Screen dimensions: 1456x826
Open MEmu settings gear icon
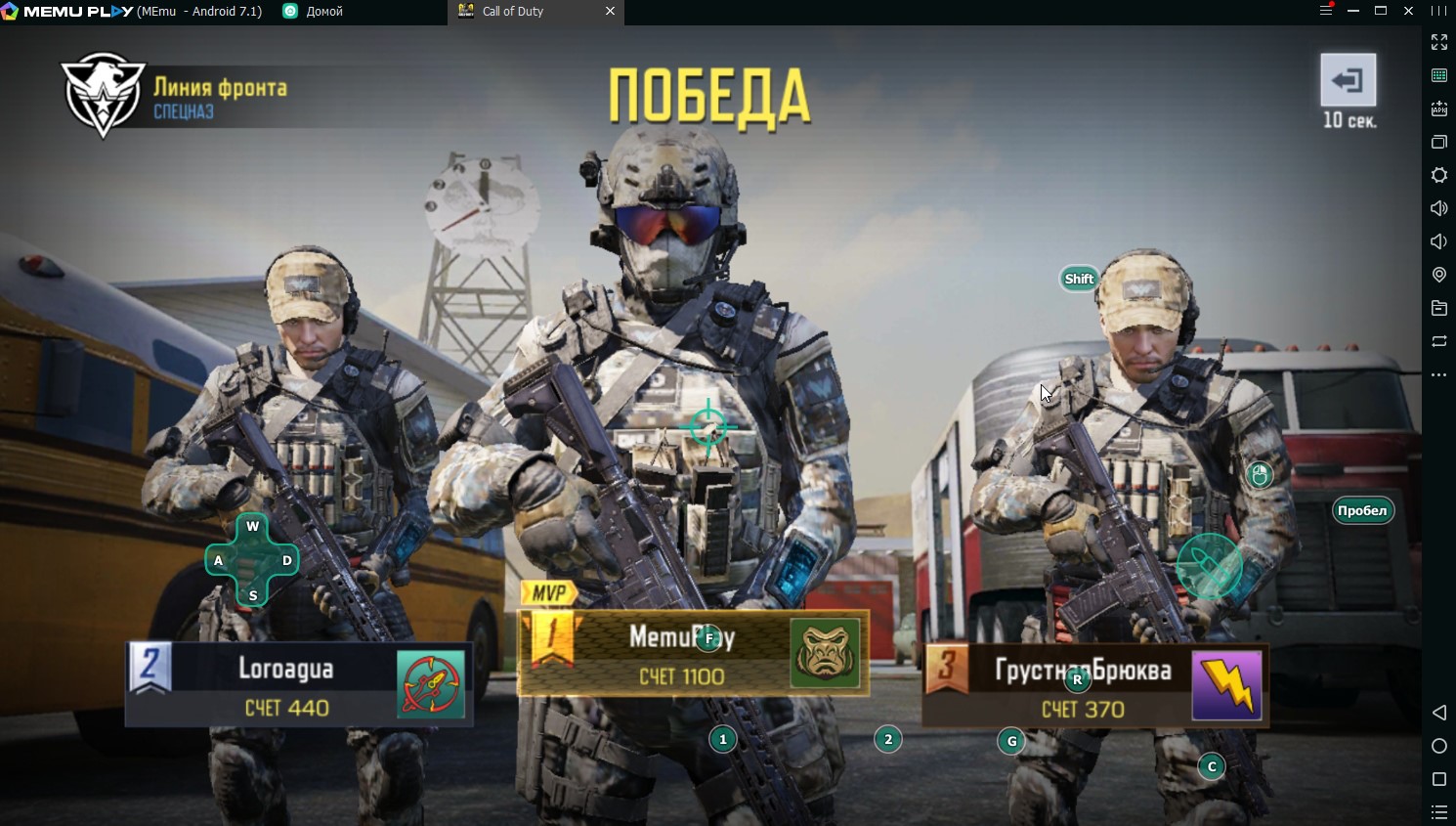tap(1438, 175)
